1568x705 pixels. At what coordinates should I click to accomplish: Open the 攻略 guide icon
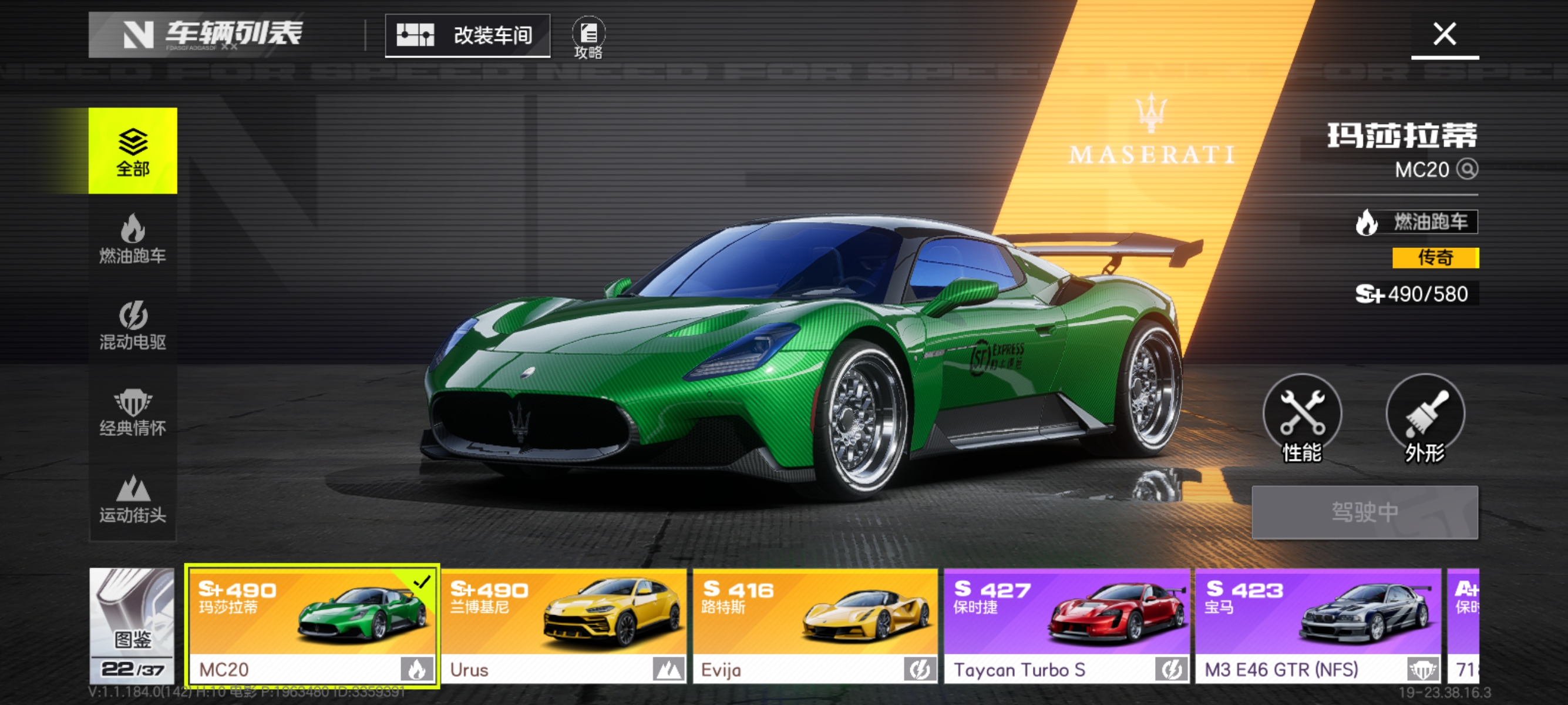(588, 38)
